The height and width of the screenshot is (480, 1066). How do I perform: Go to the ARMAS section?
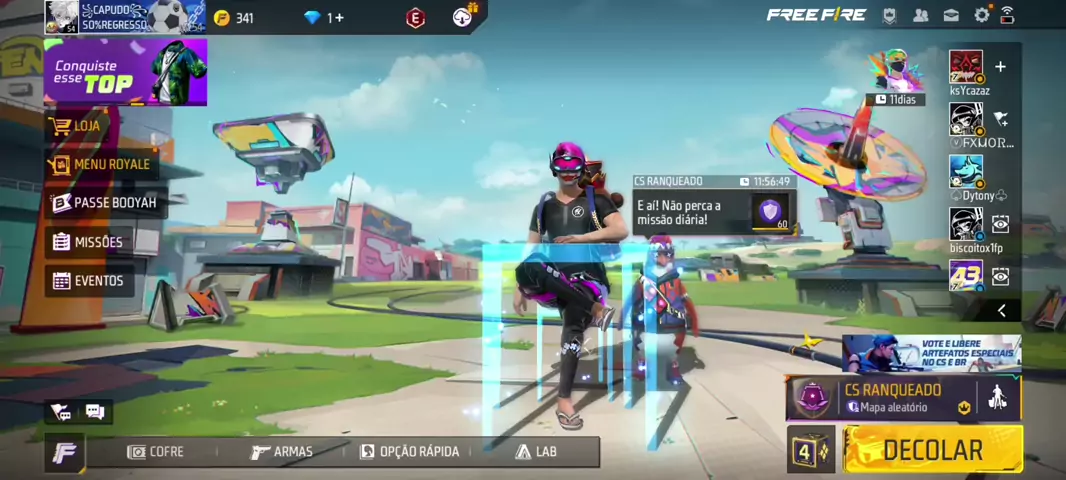tap(282, 452)
